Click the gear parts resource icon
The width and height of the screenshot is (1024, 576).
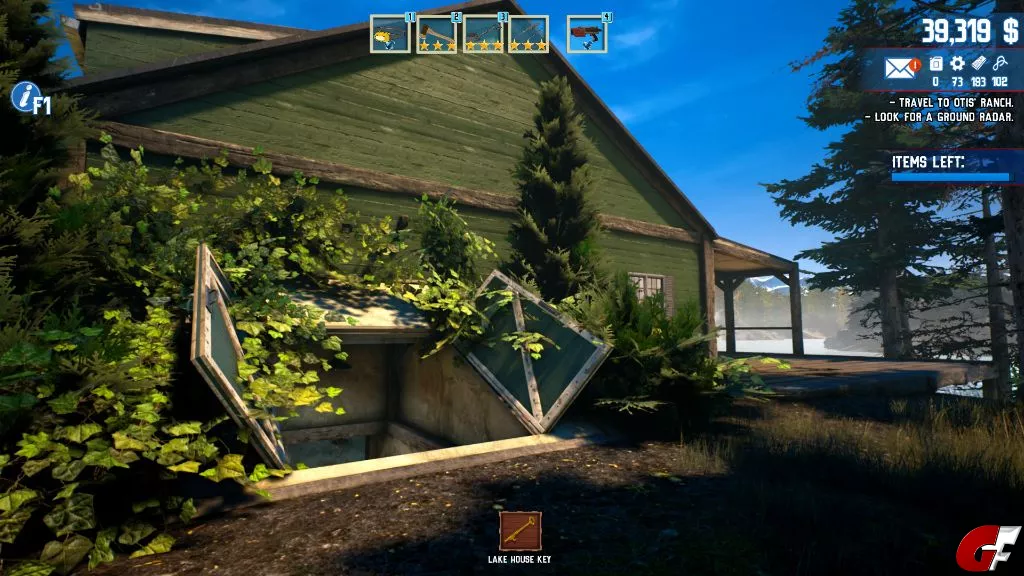tap(957, 64)
